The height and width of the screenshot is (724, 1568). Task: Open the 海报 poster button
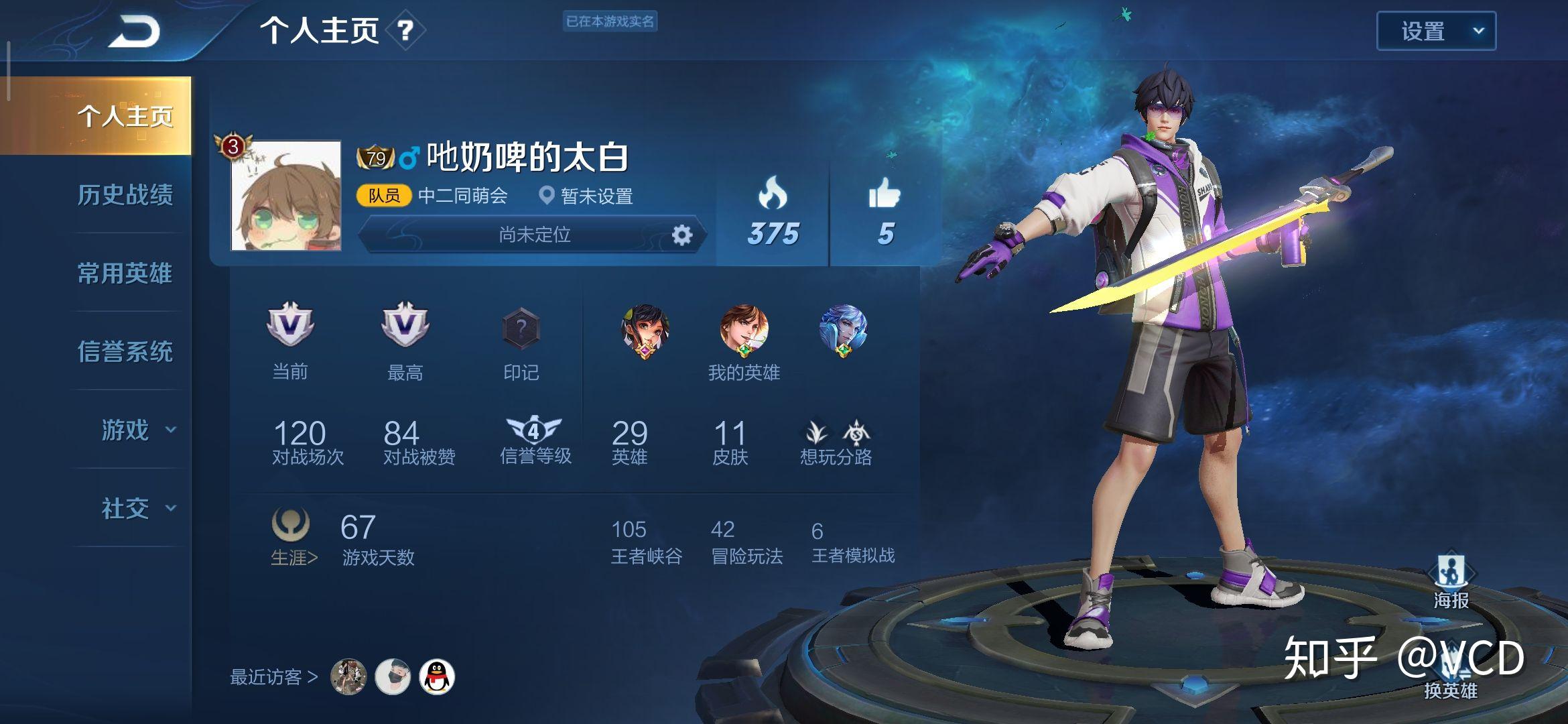pyautogui.click(x=1451, y=580)
